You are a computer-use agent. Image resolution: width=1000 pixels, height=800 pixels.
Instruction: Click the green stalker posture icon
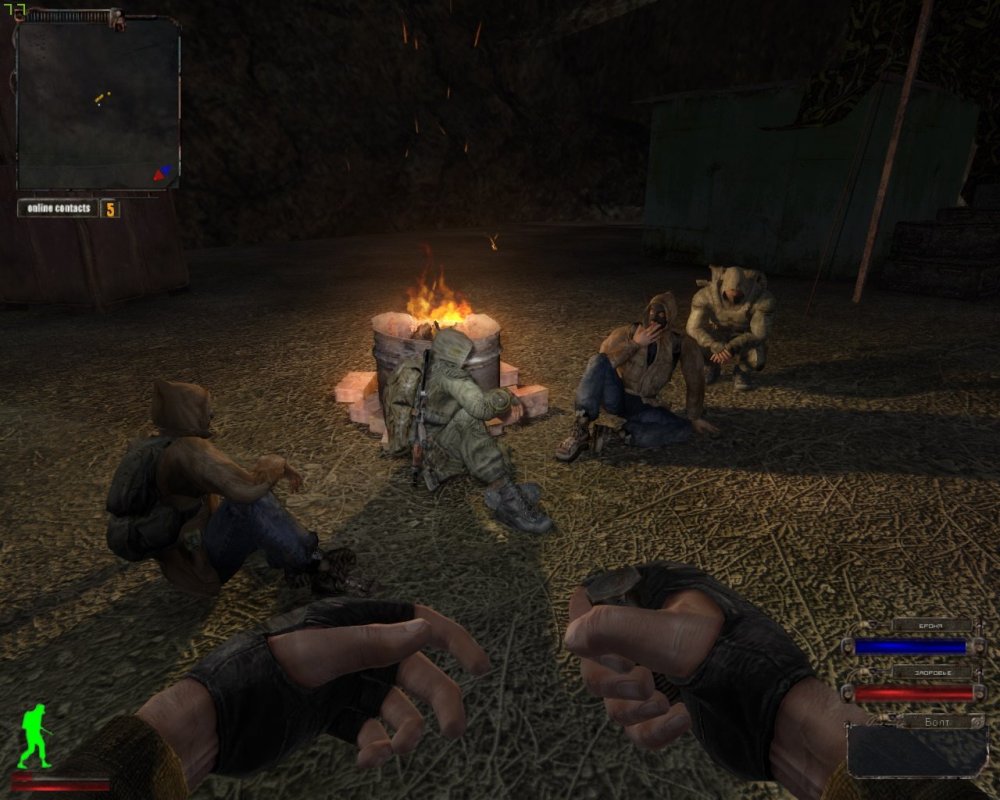[x=33, y=735]
